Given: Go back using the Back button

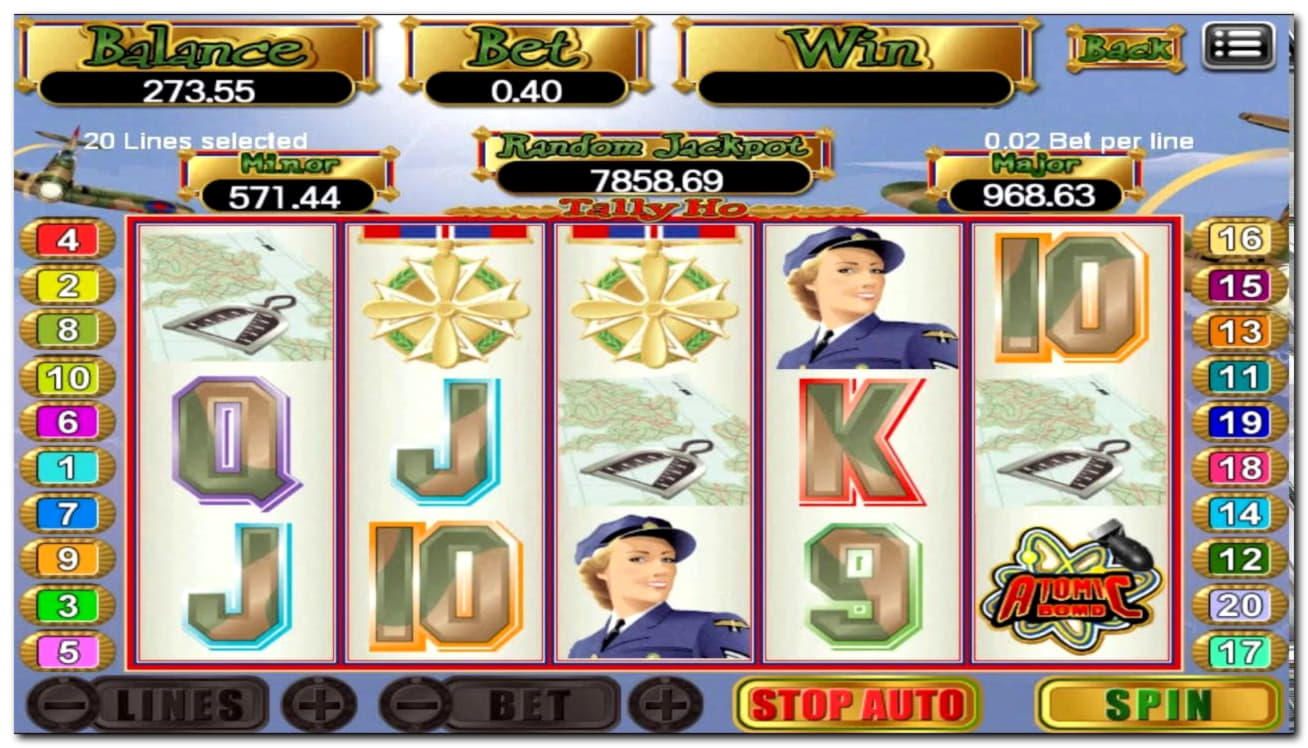Looking at the screenshot, I should 1125,48.
